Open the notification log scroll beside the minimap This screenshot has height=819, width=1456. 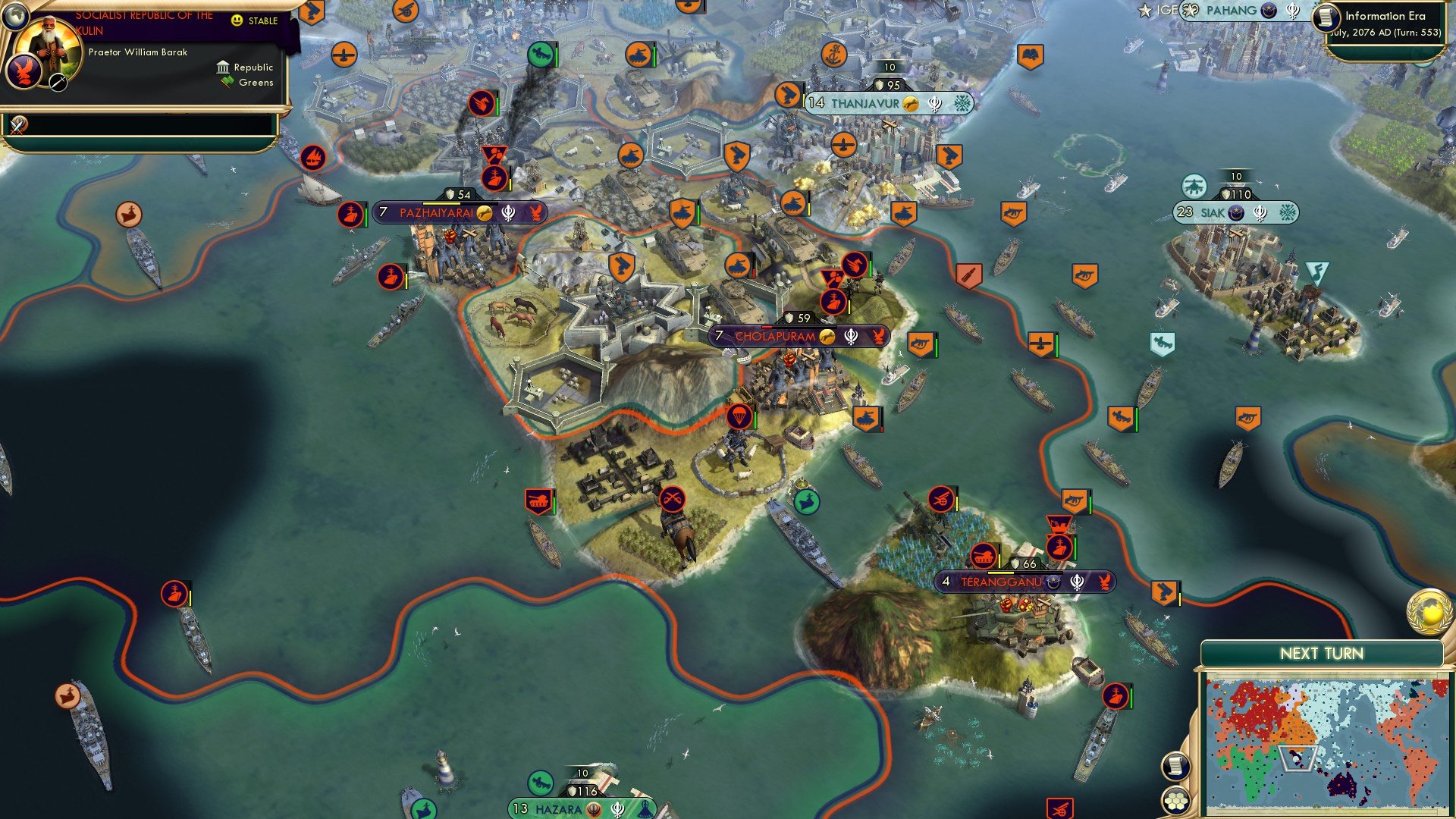pyautogui.click(x=1177, y=767)
